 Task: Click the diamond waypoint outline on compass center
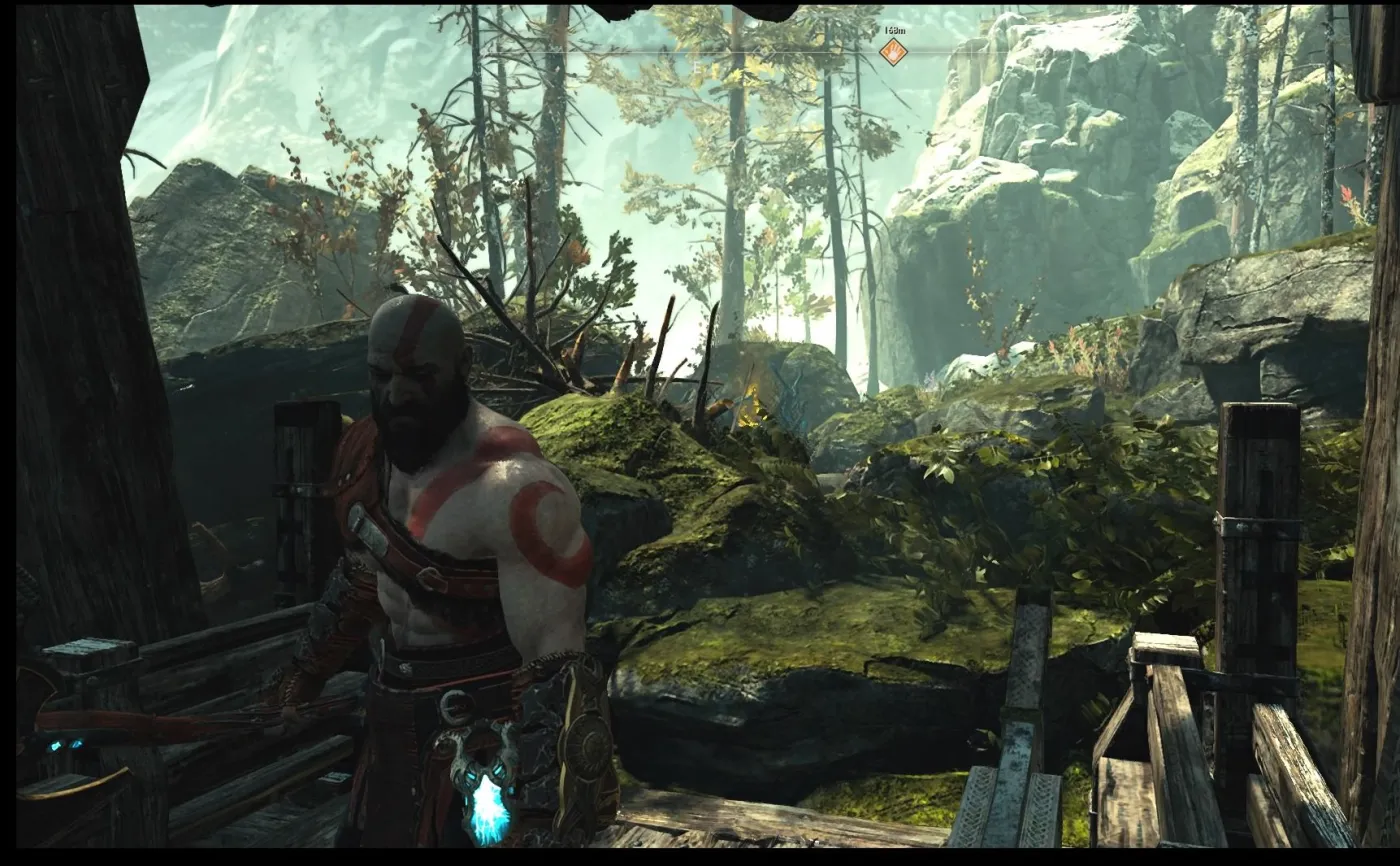tap(763, 50)
